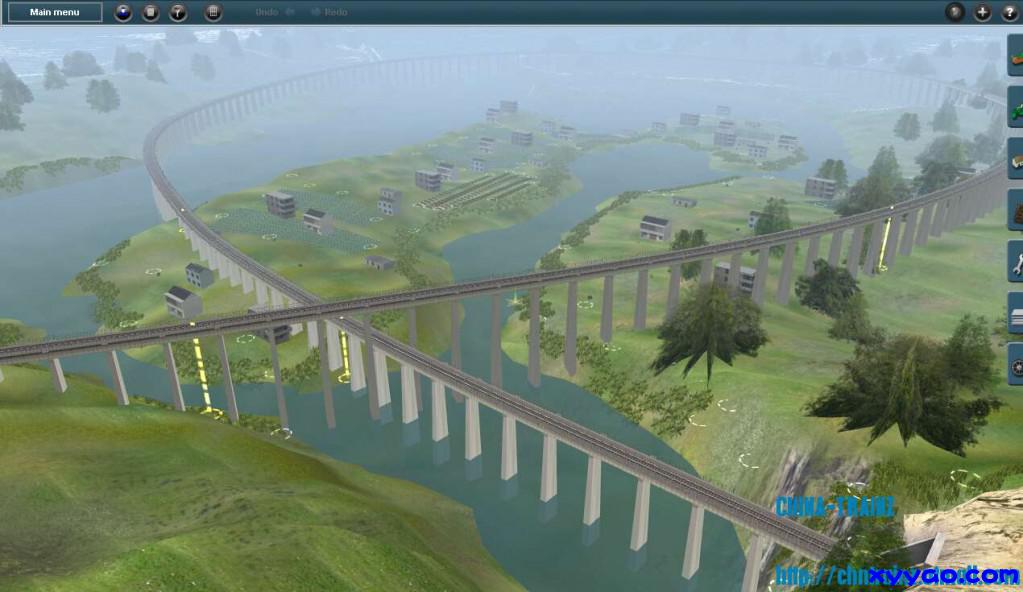Viewport: 1023px width, 592px height.
Task: Switch to the wrench tools tab
Action: (1016, 264)
